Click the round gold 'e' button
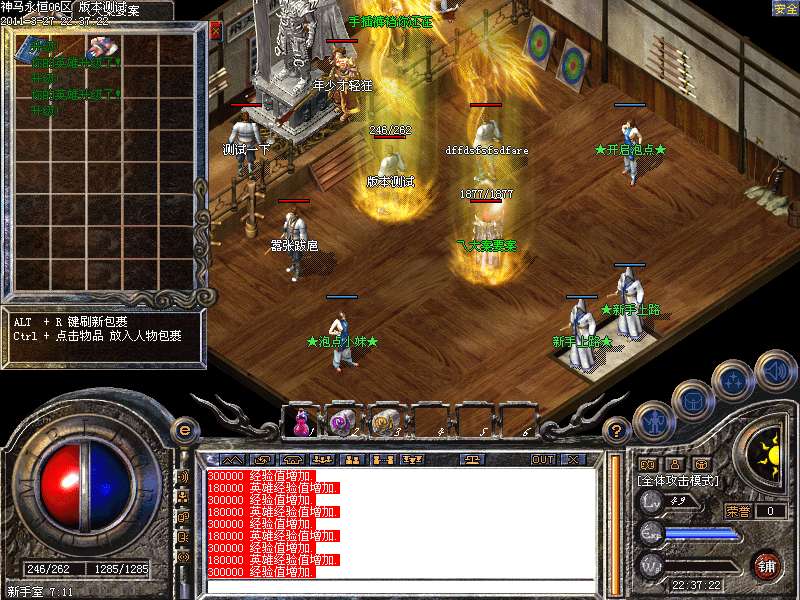 point(184,430)
